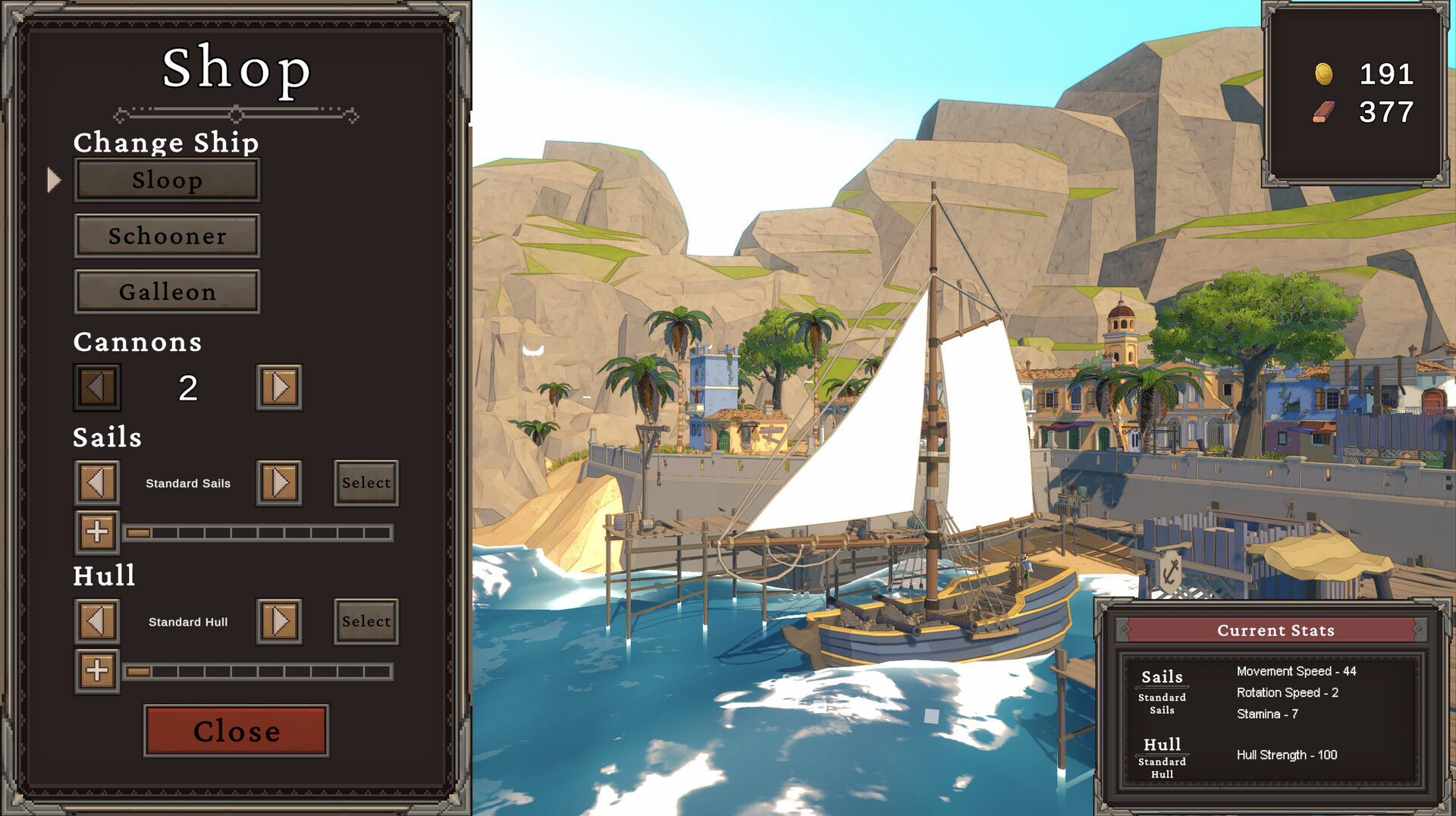Switch ship to the Schooner
The image size is (1456, 816).
point(167,236)
